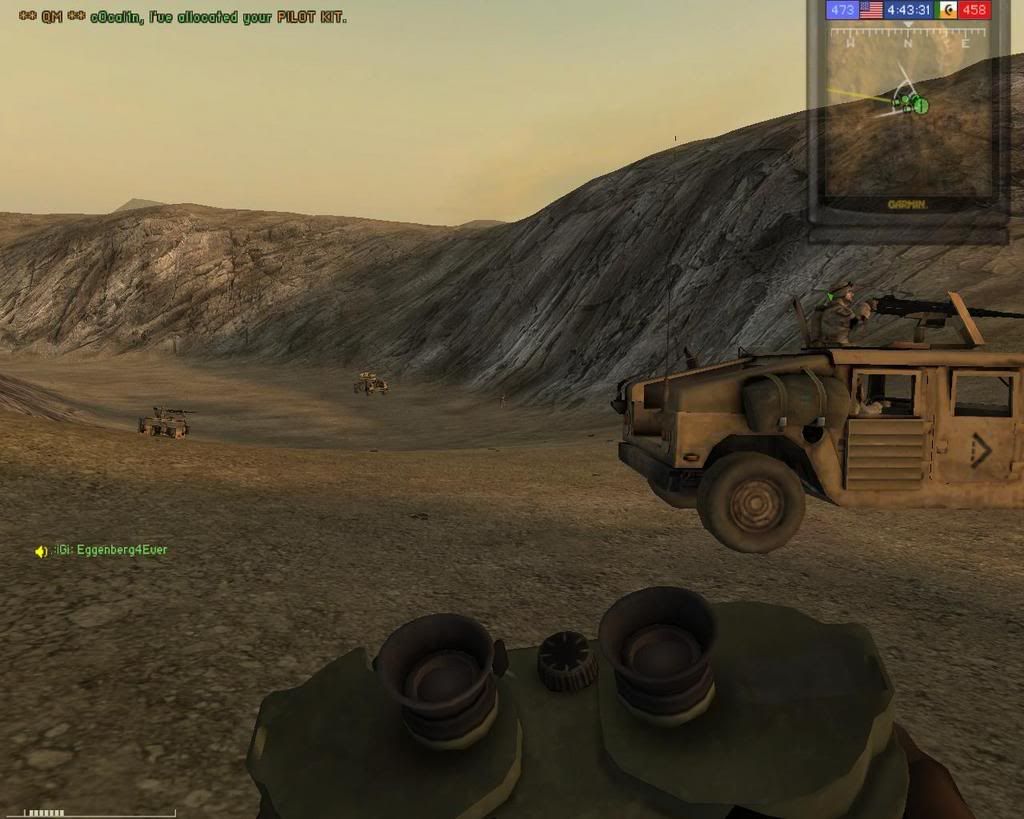This screenshot has width=1024, height=819.
Task: Click the compass heading strip
Action: 907,38
